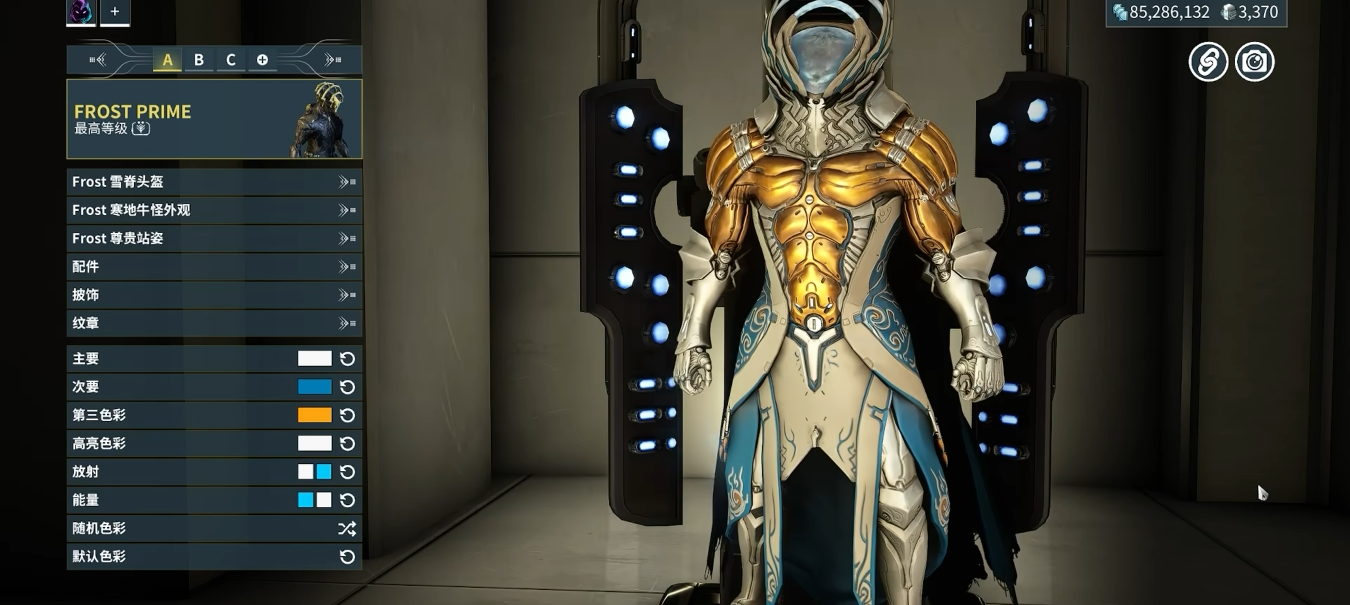Add a new appearance config slot
The width and height of the screenshot is (1350, 605).
tap(262, 60)
